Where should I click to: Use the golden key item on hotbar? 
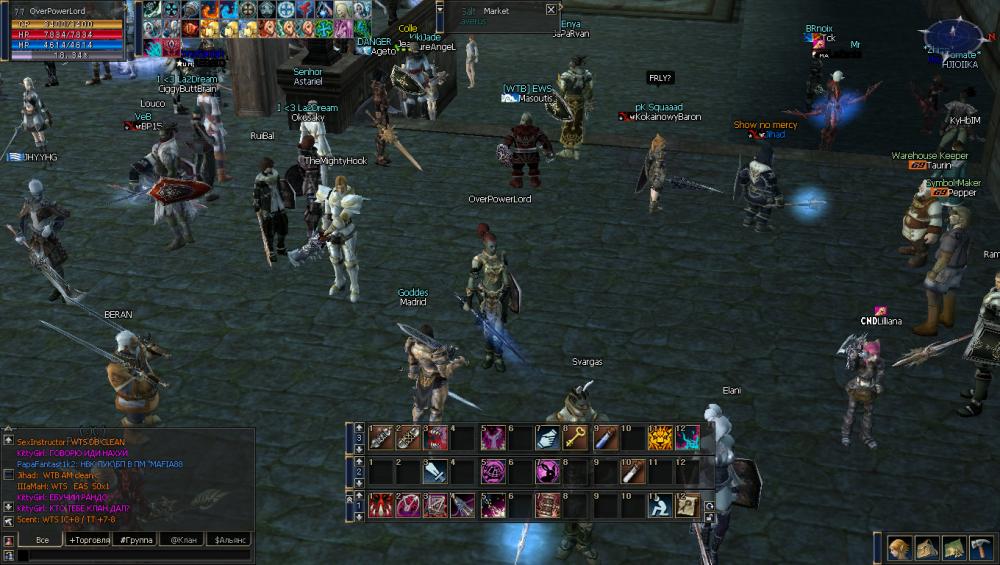pyautogui.click(x=575, y=437)
